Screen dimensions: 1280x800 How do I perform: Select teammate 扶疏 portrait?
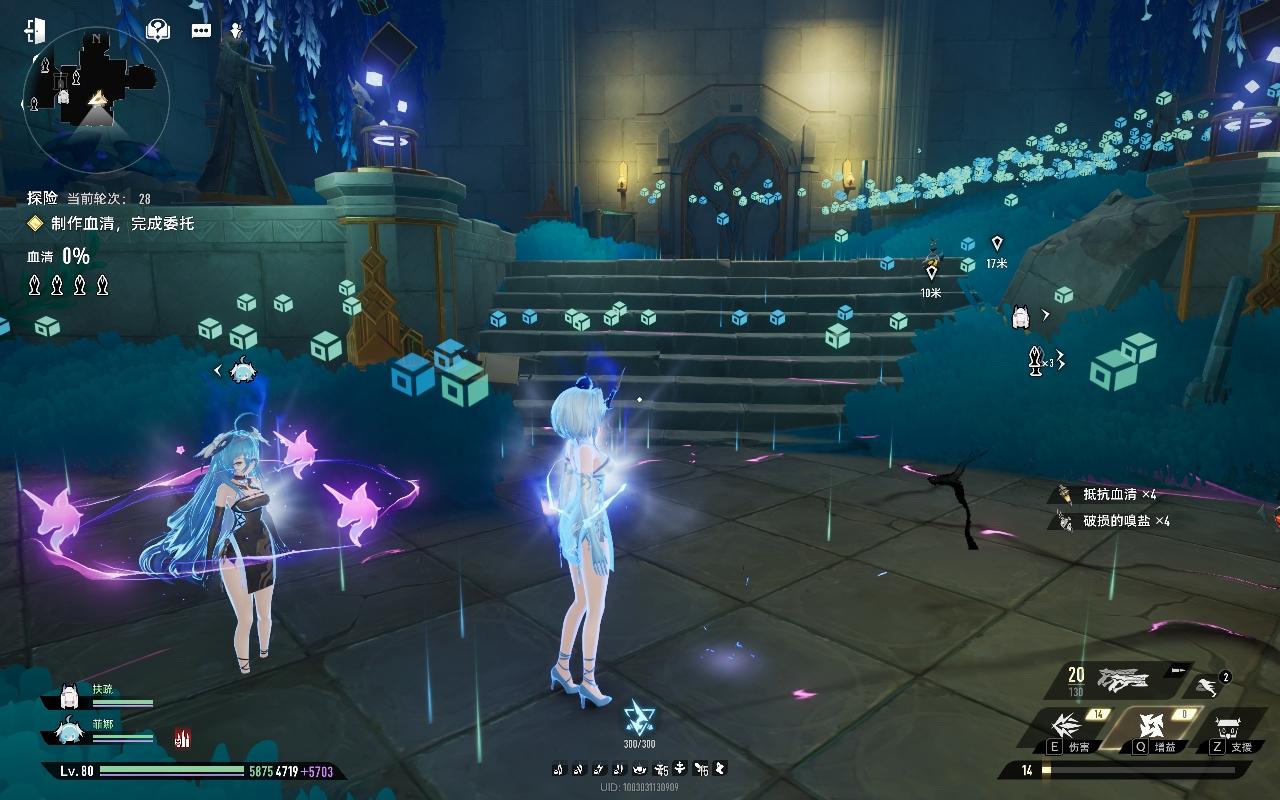pyautogui.click(x=70, y=696)
